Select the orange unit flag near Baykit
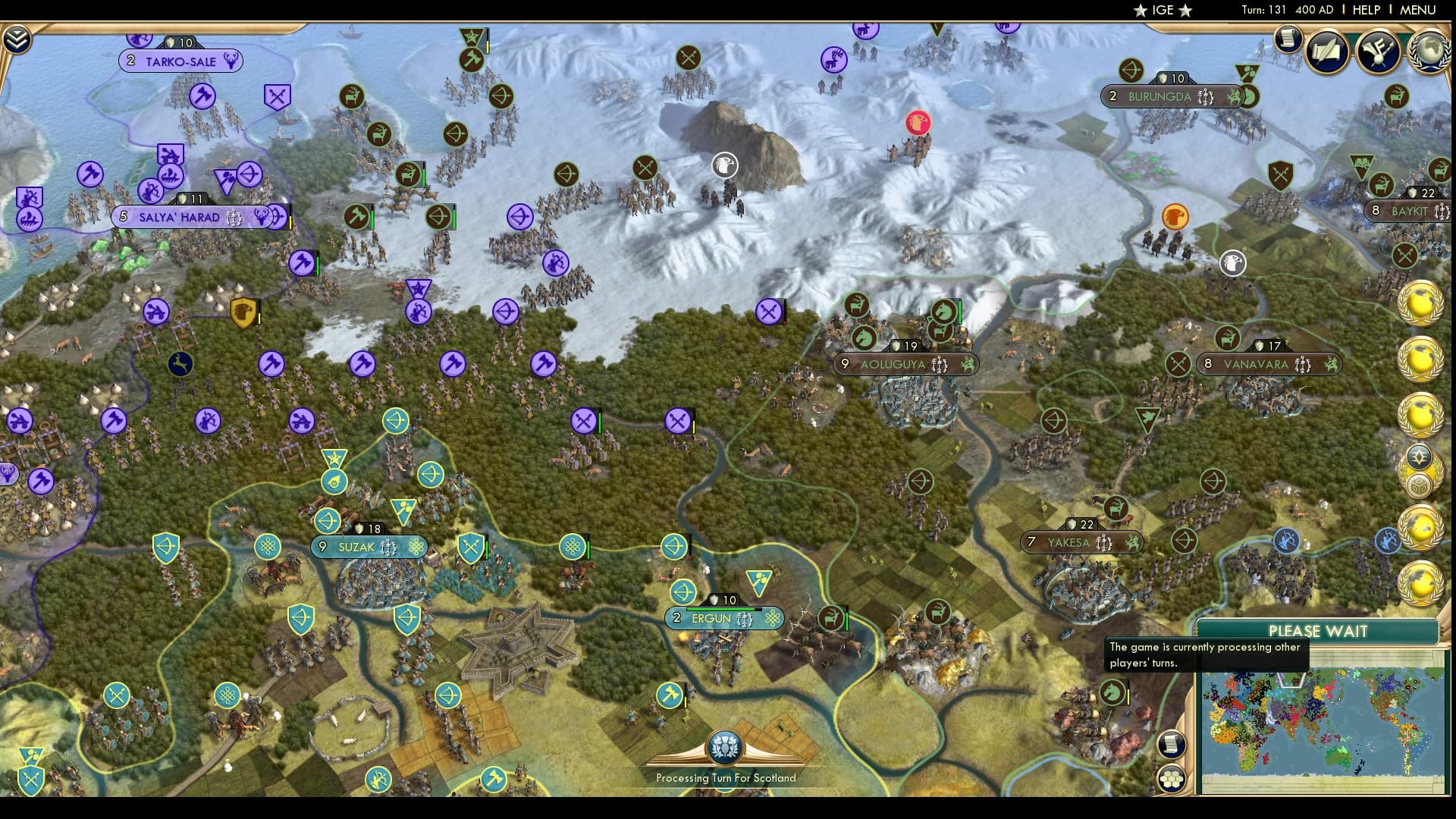The width and height of the screenshot is (1456, 819). [1173, 215]
